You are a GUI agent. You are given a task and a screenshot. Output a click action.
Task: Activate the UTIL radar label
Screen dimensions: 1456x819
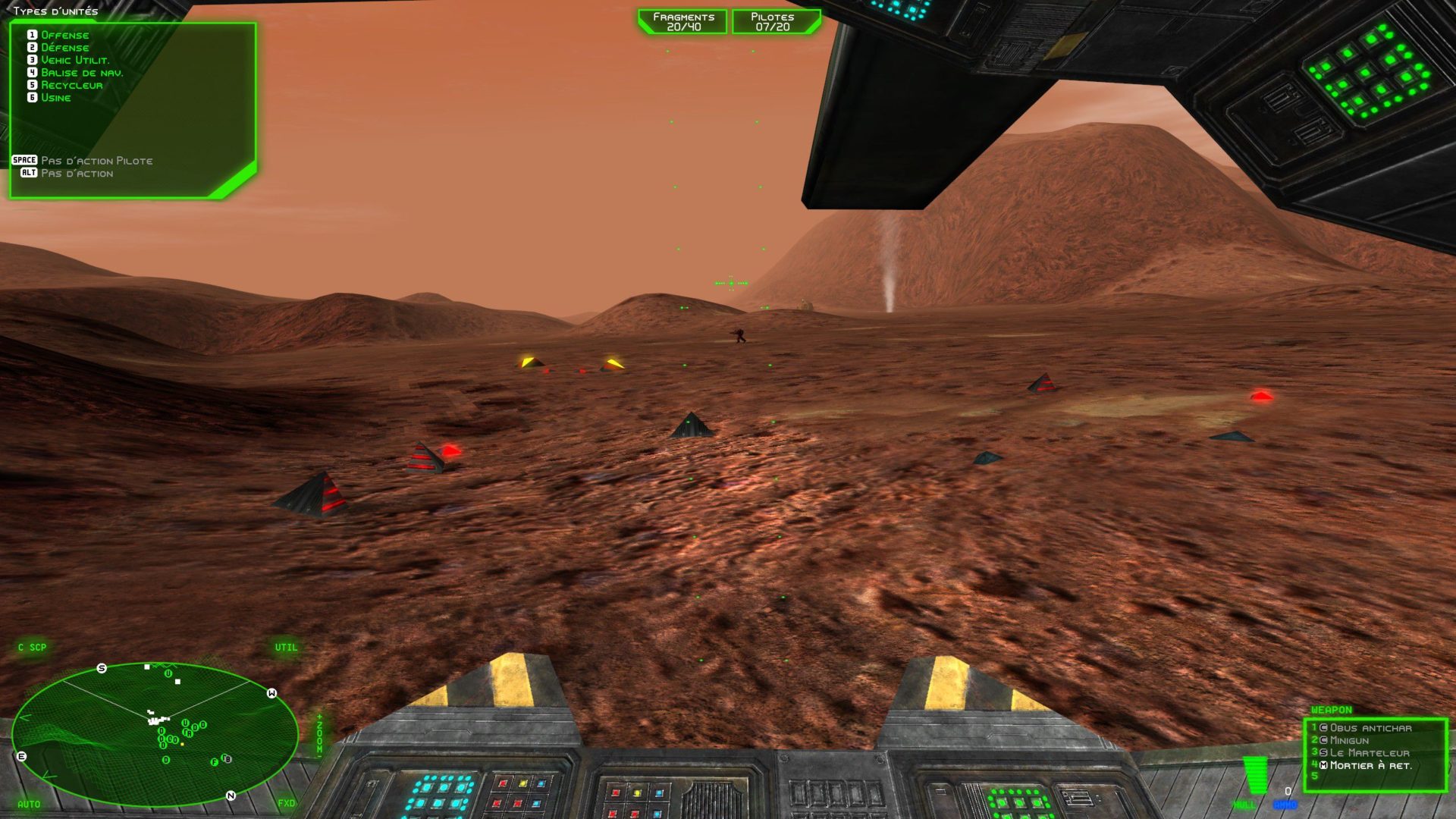[x=286, y=647]
